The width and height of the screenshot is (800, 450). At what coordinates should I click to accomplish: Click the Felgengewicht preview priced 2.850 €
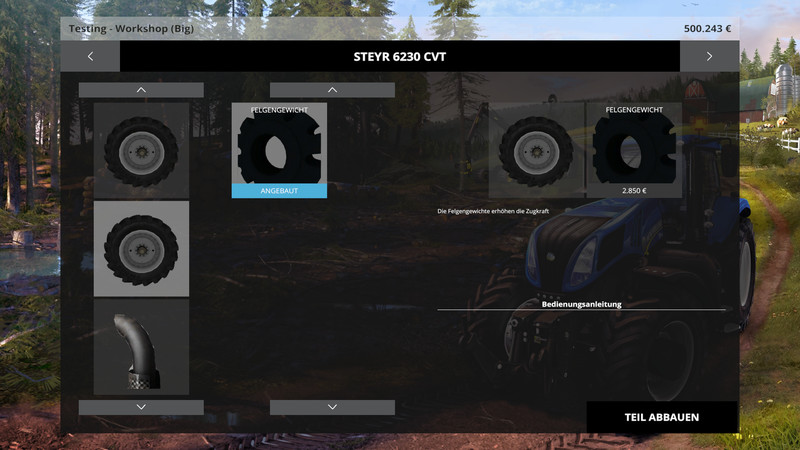coord(633,150)
